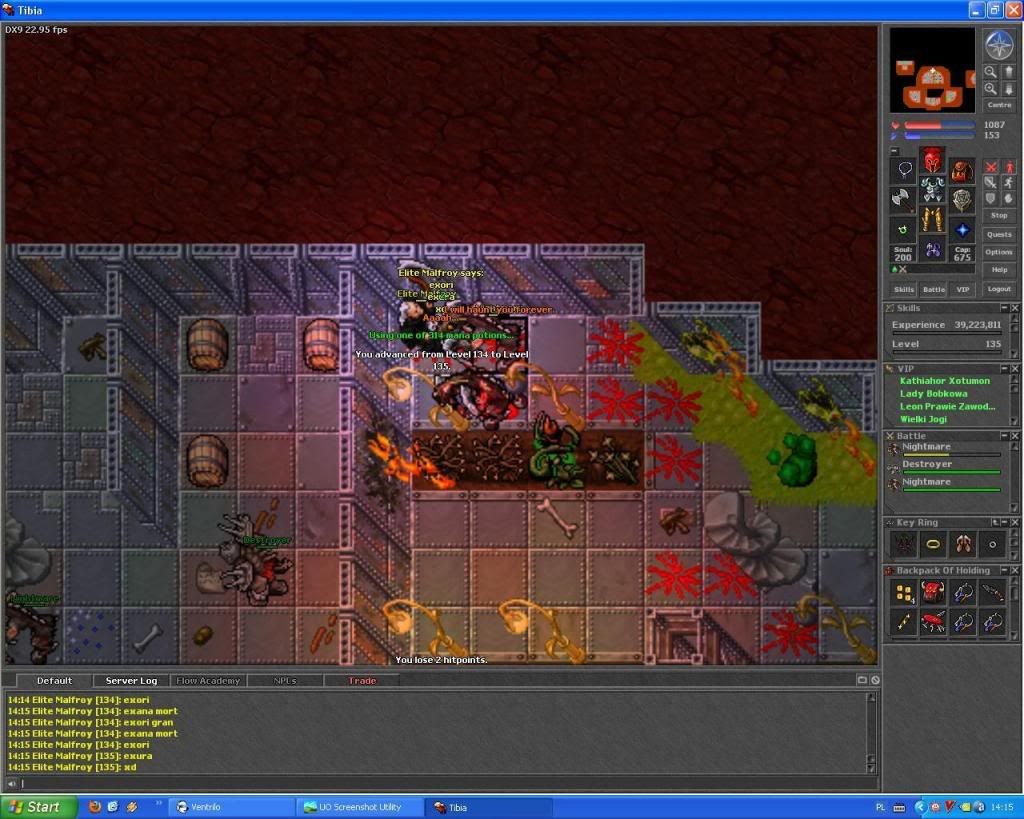Viewport: 1024px width, 819px height.
Task: Toggle the Skills window button
Action: click(903, 289)
